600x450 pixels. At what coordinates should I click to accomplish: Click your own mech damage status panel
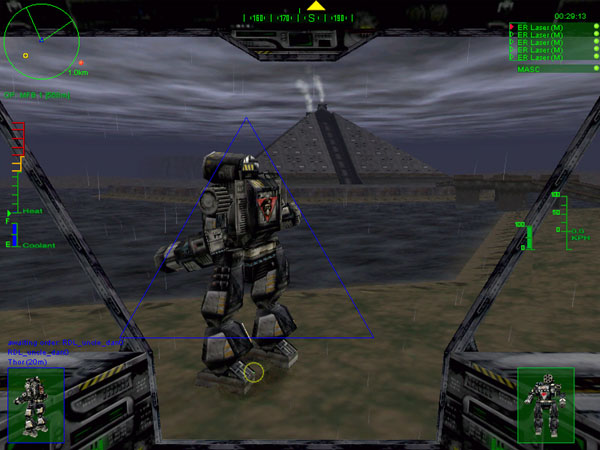546,403
